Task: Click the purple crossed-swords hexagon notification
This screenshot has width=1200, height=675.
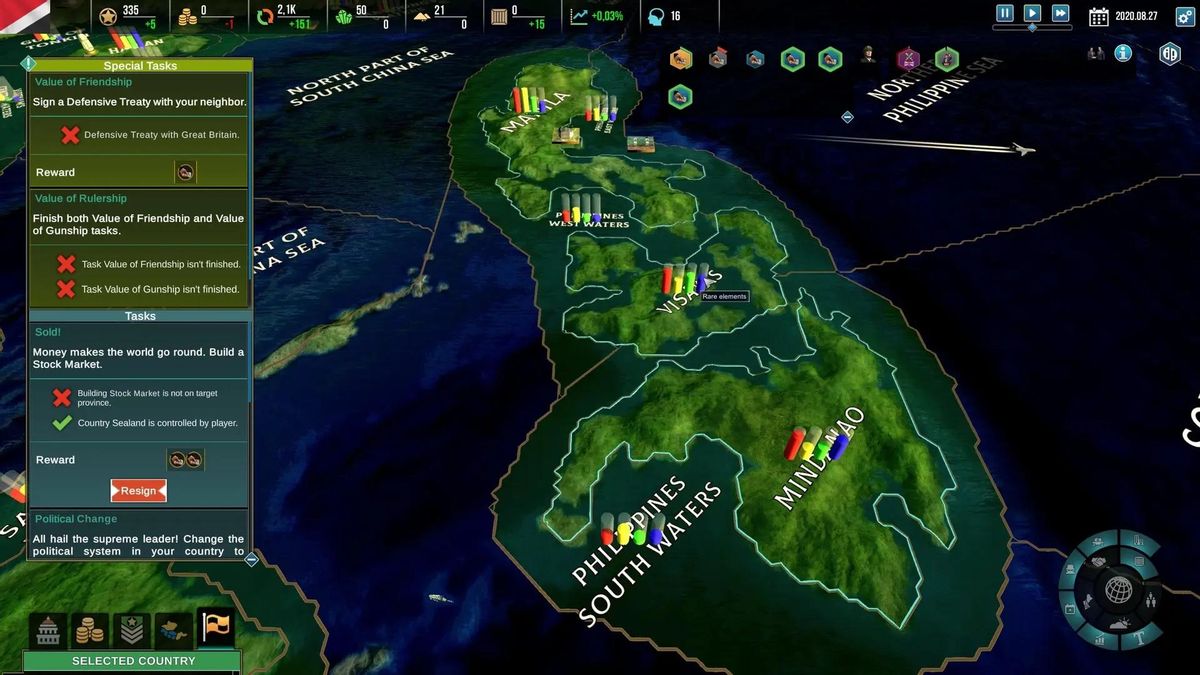Action: (908, 59)
